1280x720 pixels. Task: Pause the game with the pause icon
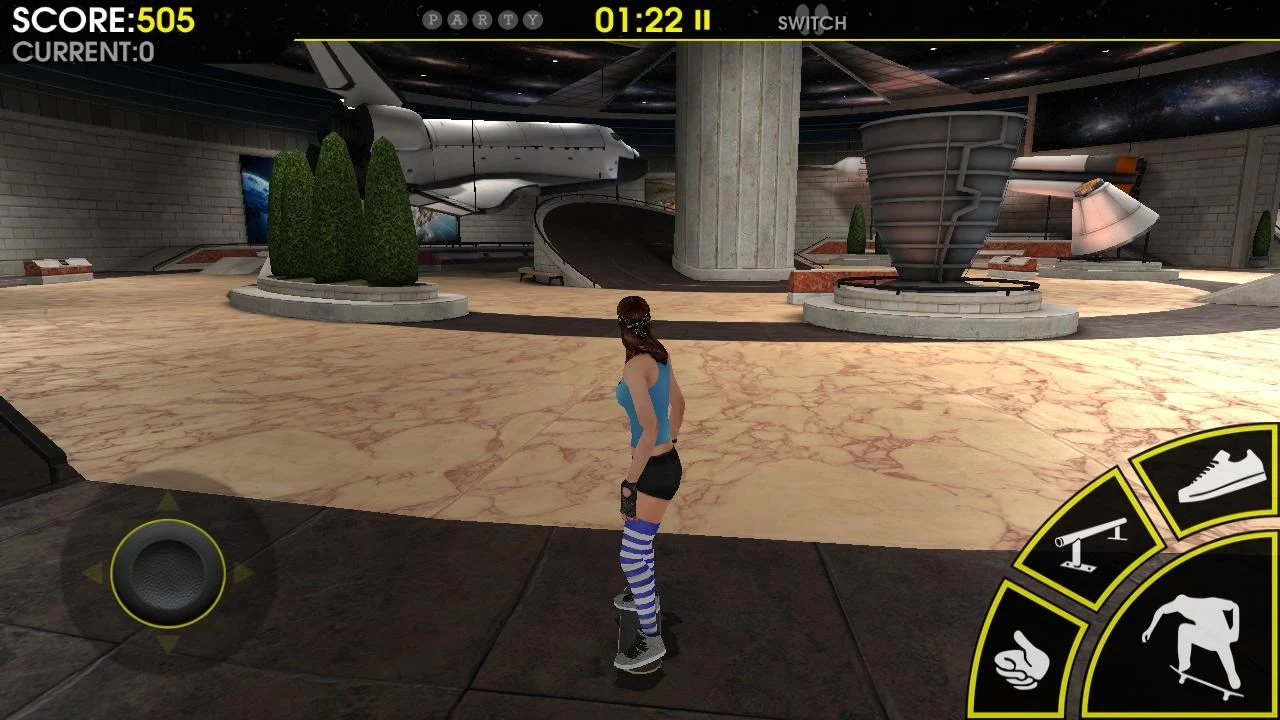(703, 20)
